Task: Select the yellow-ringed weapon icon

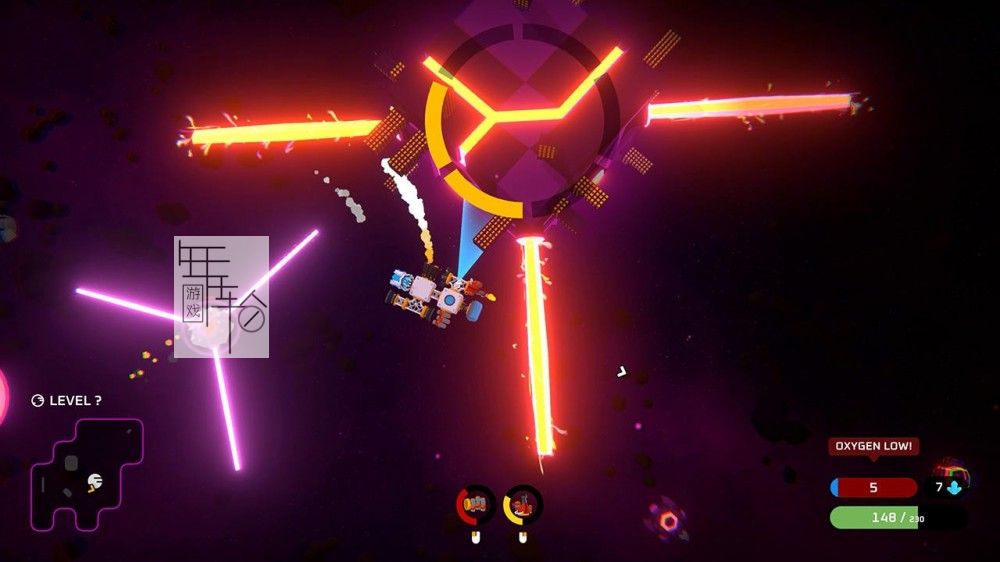Action: click(x=522, y=504)
